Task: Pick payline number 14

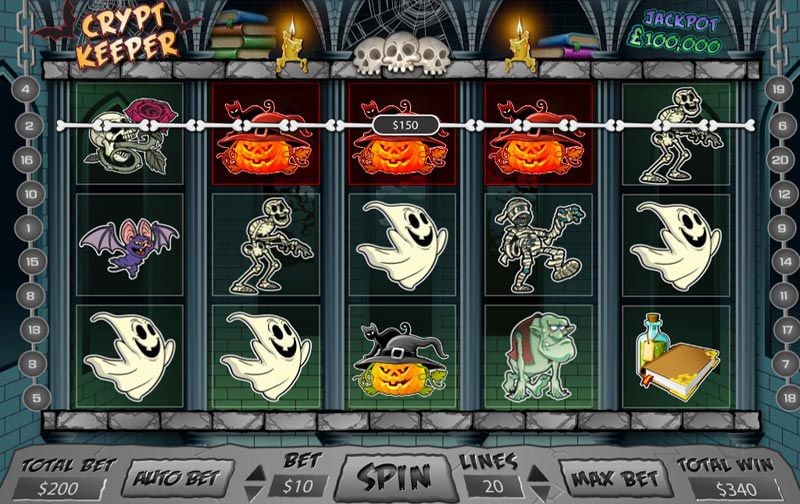Action: 776,262
